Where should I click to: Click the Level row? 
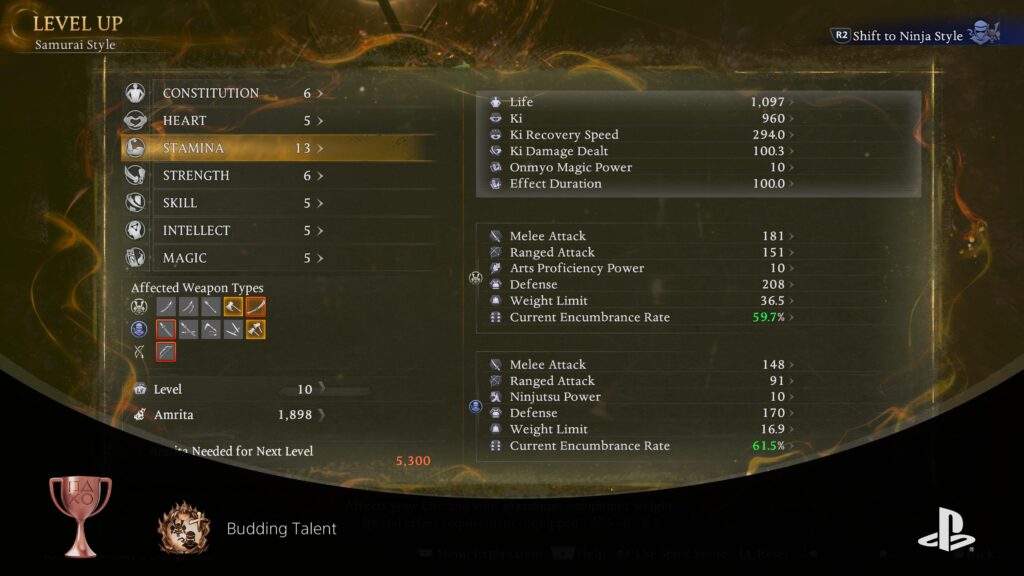tap(225, 389)
